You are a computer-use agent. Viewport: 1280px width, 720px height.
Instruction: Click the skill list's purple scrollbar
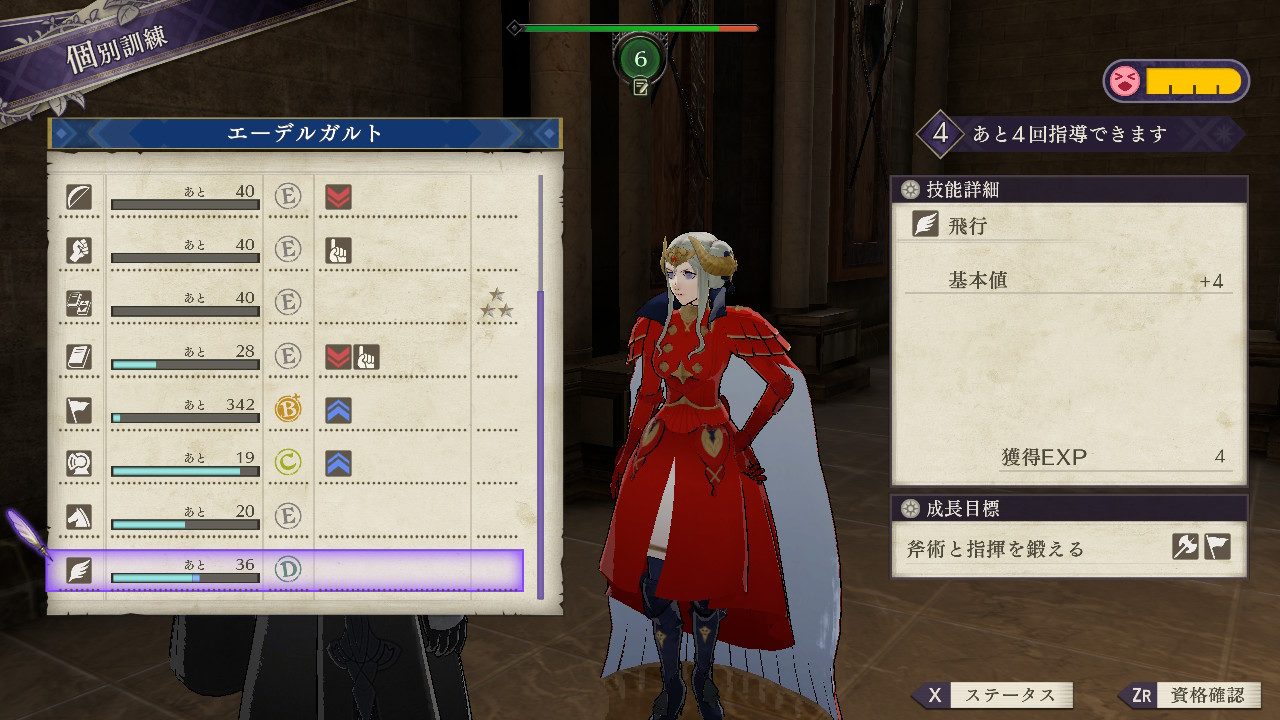[x=541, y=440]
